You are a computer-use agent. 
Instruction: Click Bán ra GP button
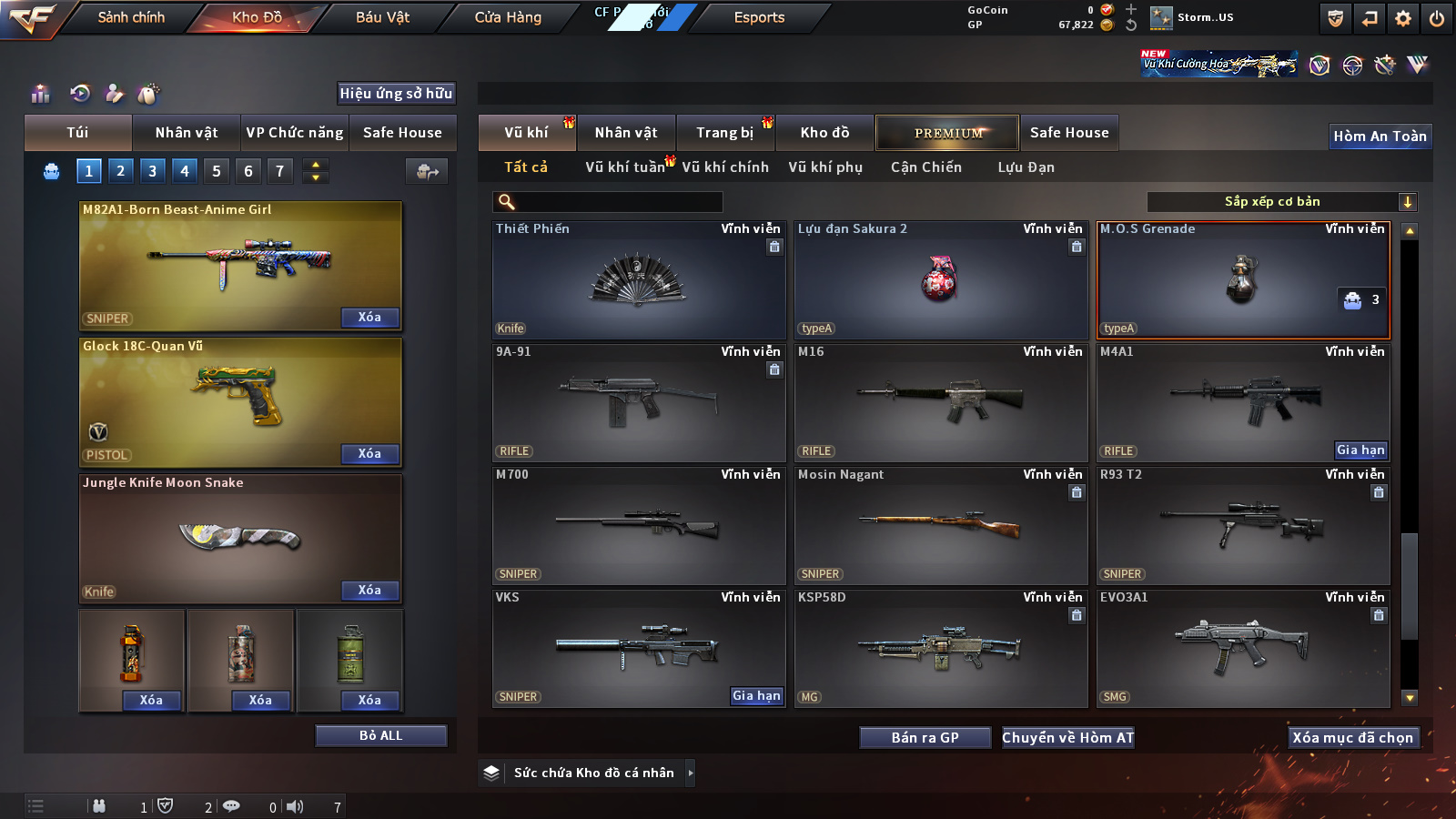click(925, 738)
